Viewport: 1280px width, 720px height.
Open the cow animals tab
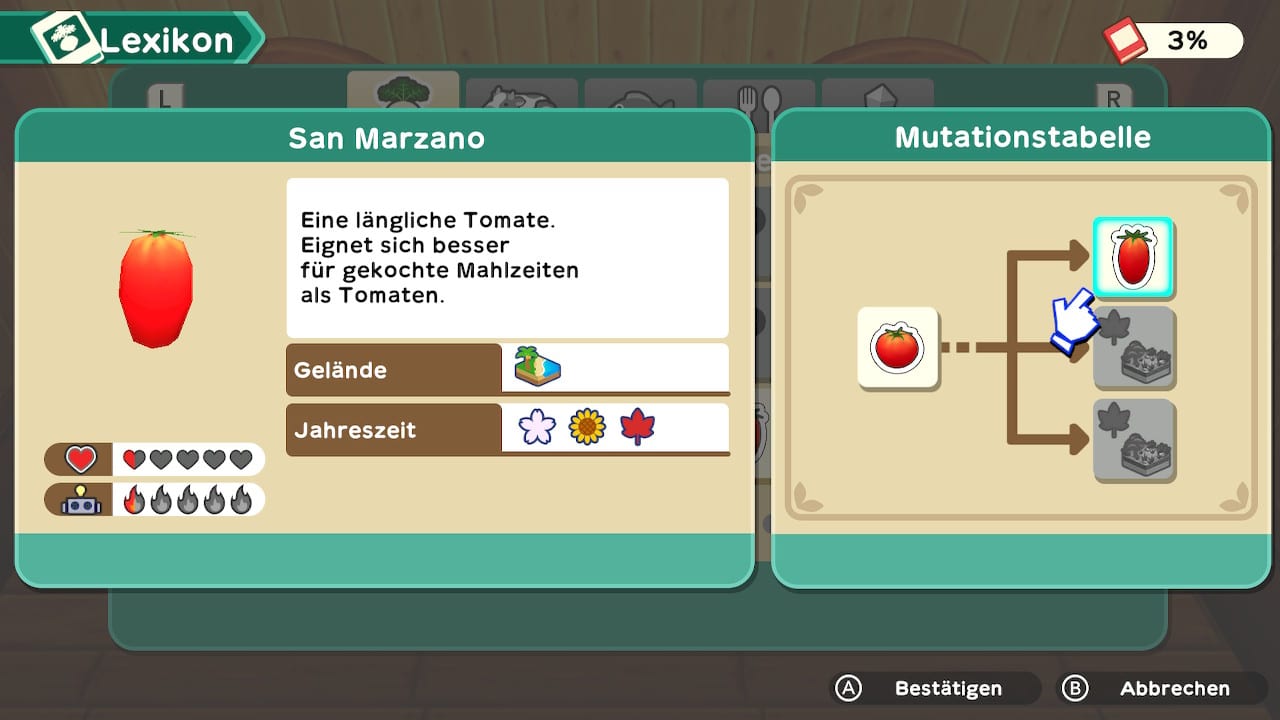pyautogui.click(x=521, y=96)
